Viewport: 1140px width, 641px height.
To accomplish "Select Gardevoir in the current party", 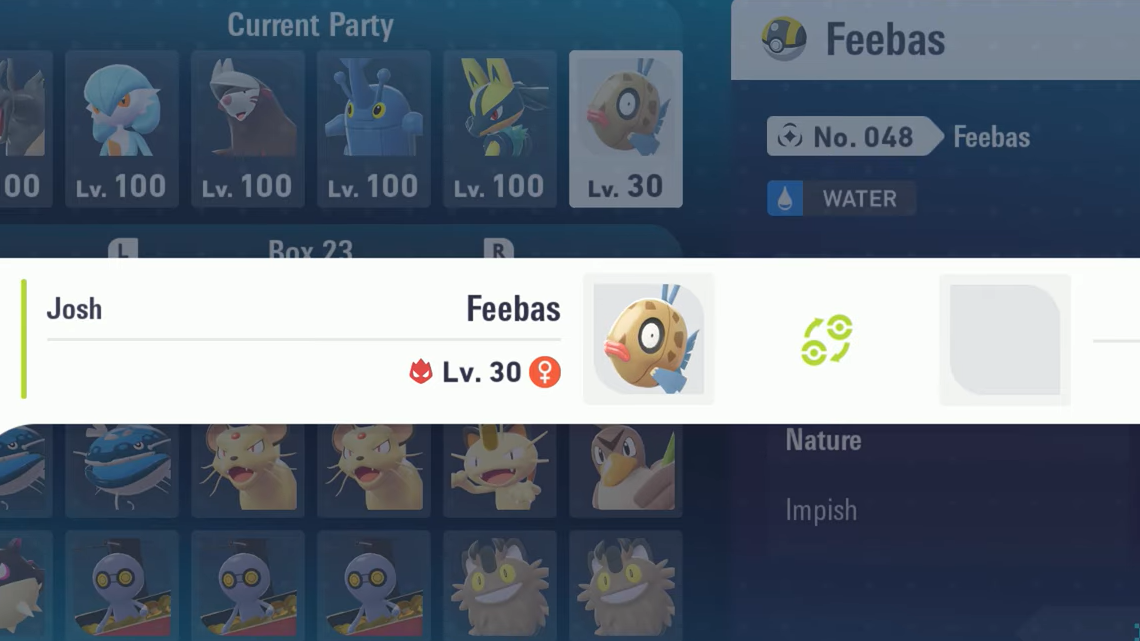I will point(122,128).
